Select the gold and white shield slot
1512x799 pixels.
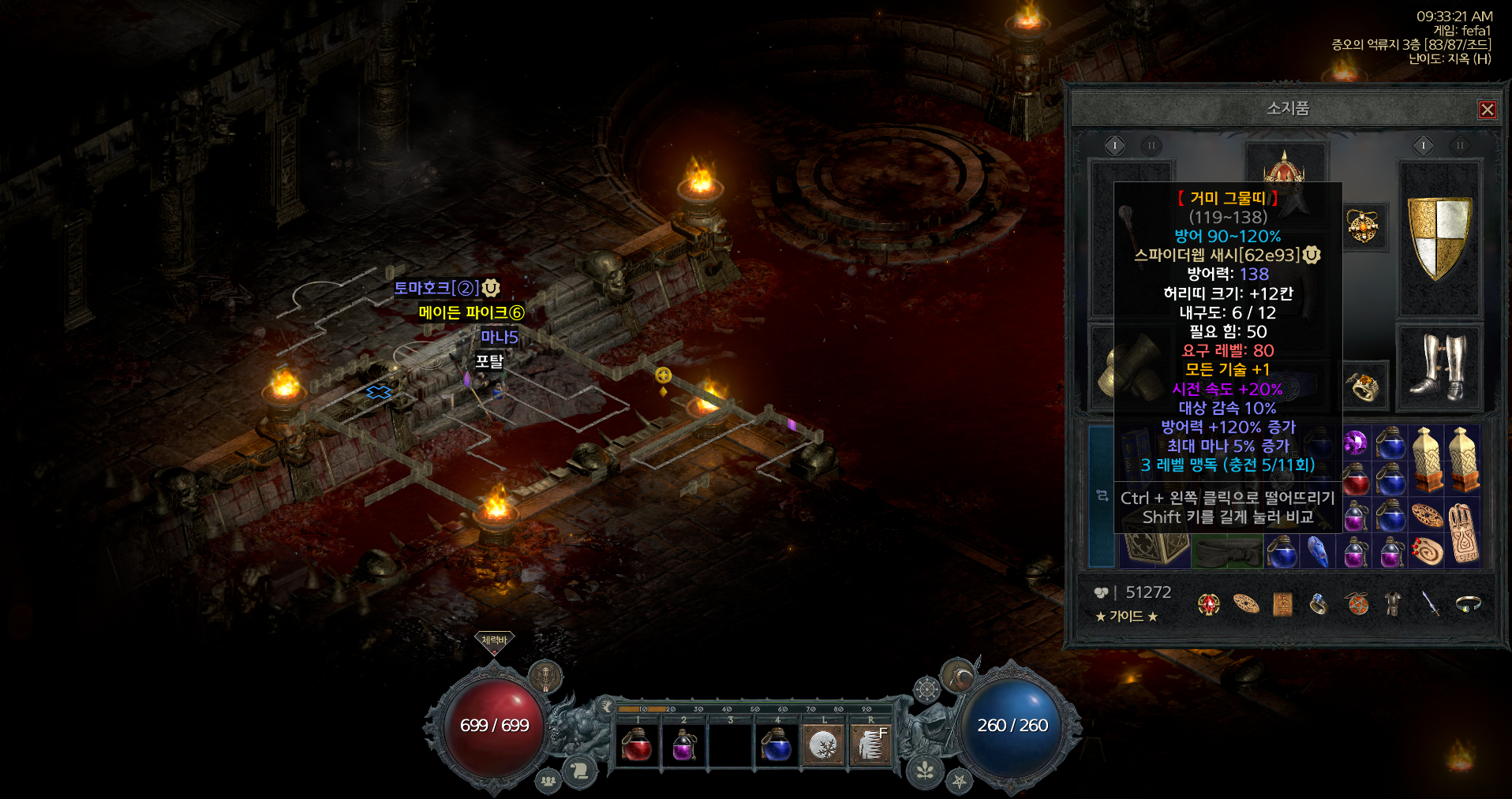[1439, 238]
